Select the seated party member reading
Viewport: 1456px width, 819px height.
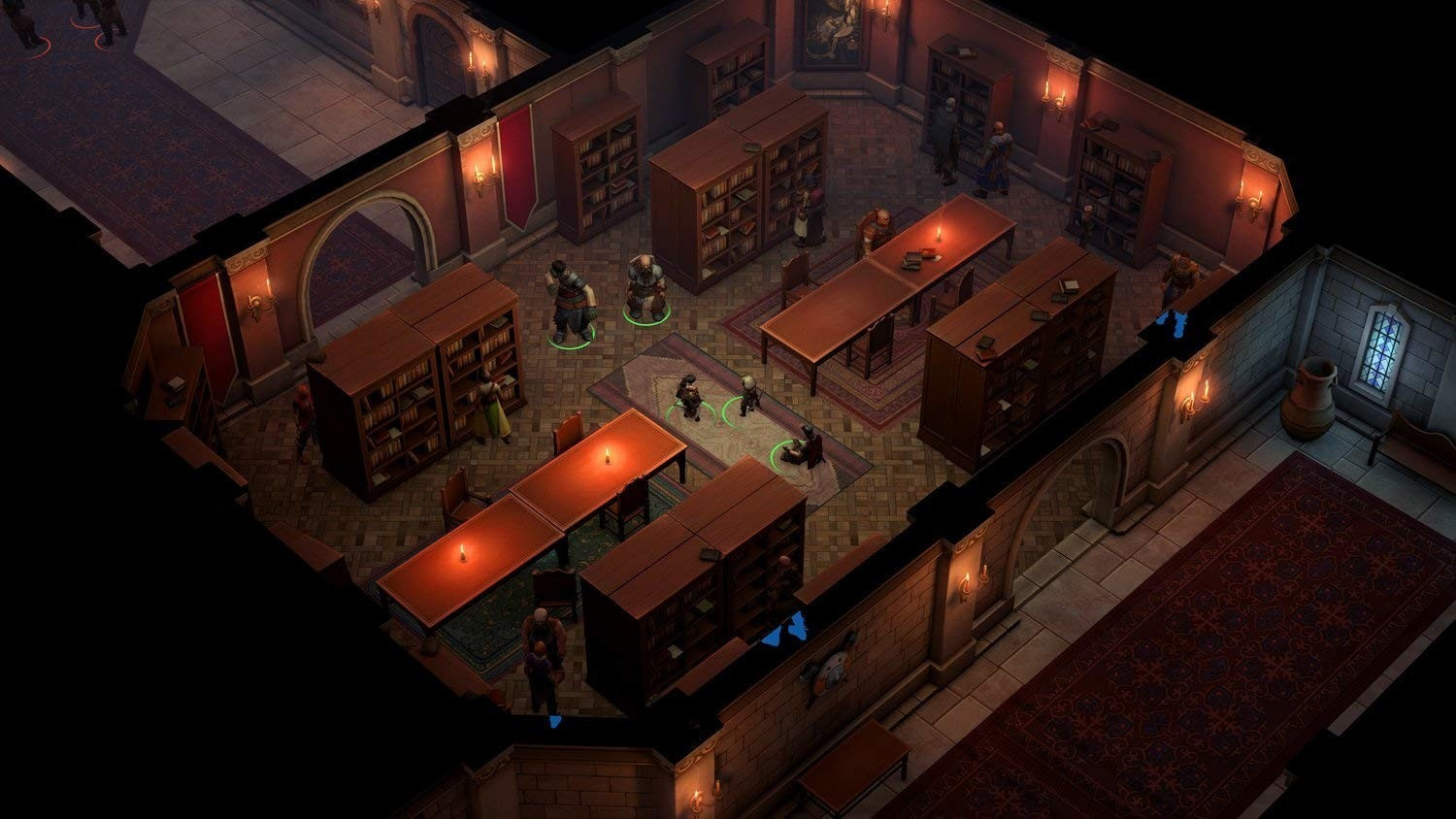804,447
